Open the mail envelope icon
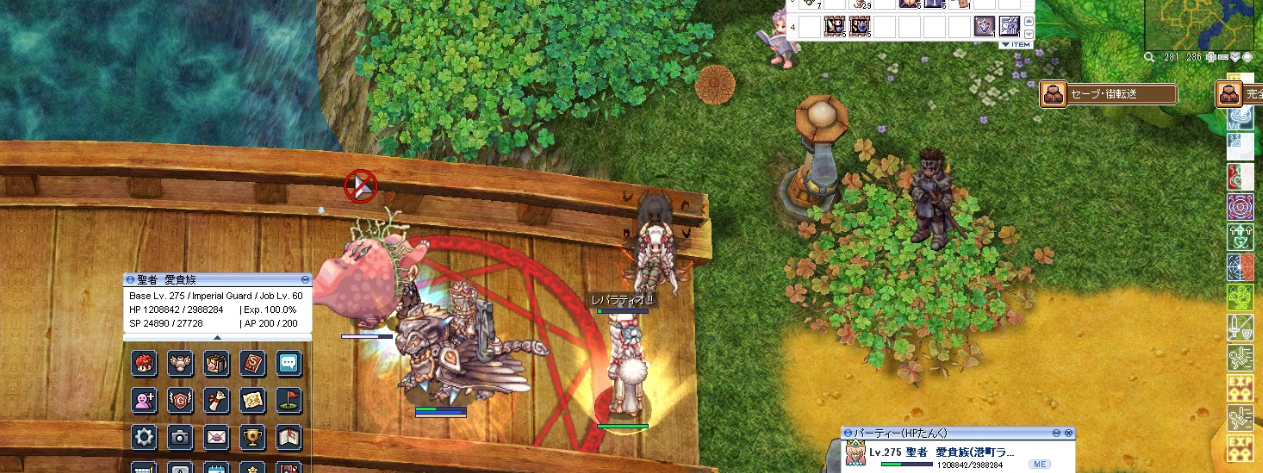1263x473 pixels. pyautogui.click(x=217, y=437)
